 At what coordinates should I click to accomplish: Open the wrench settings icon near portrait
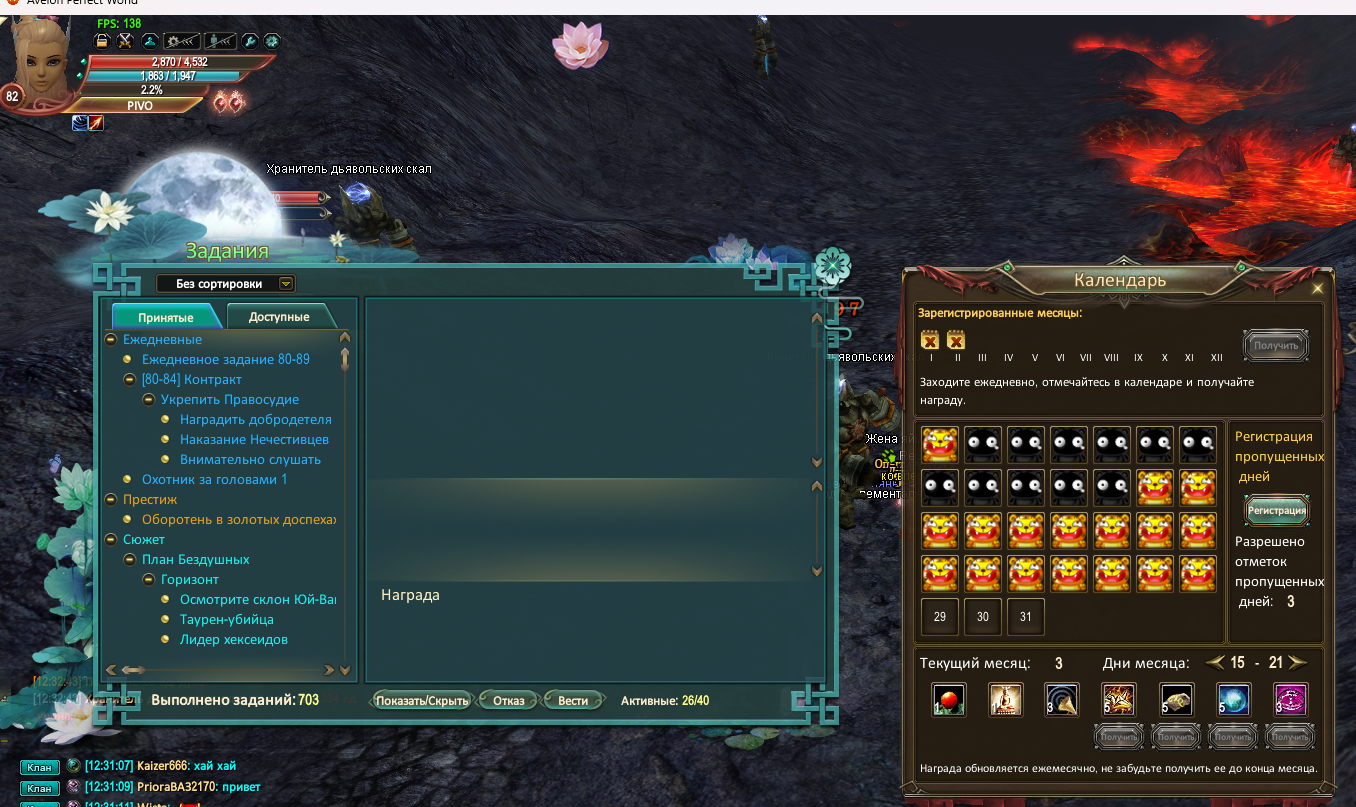pos(250,41)
